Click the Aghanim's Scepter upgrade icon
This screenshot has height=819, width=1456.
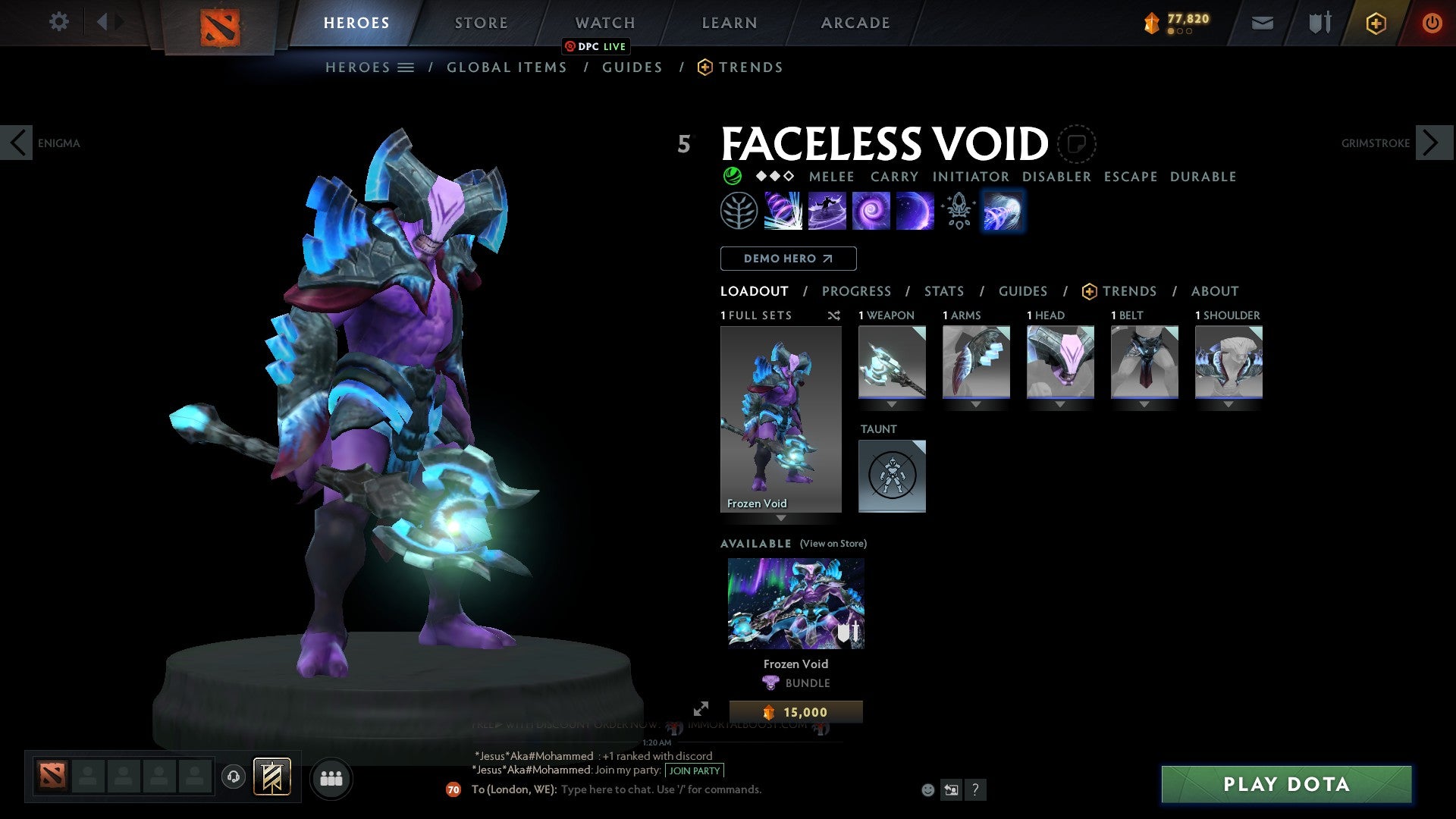(x=958, y=210)
